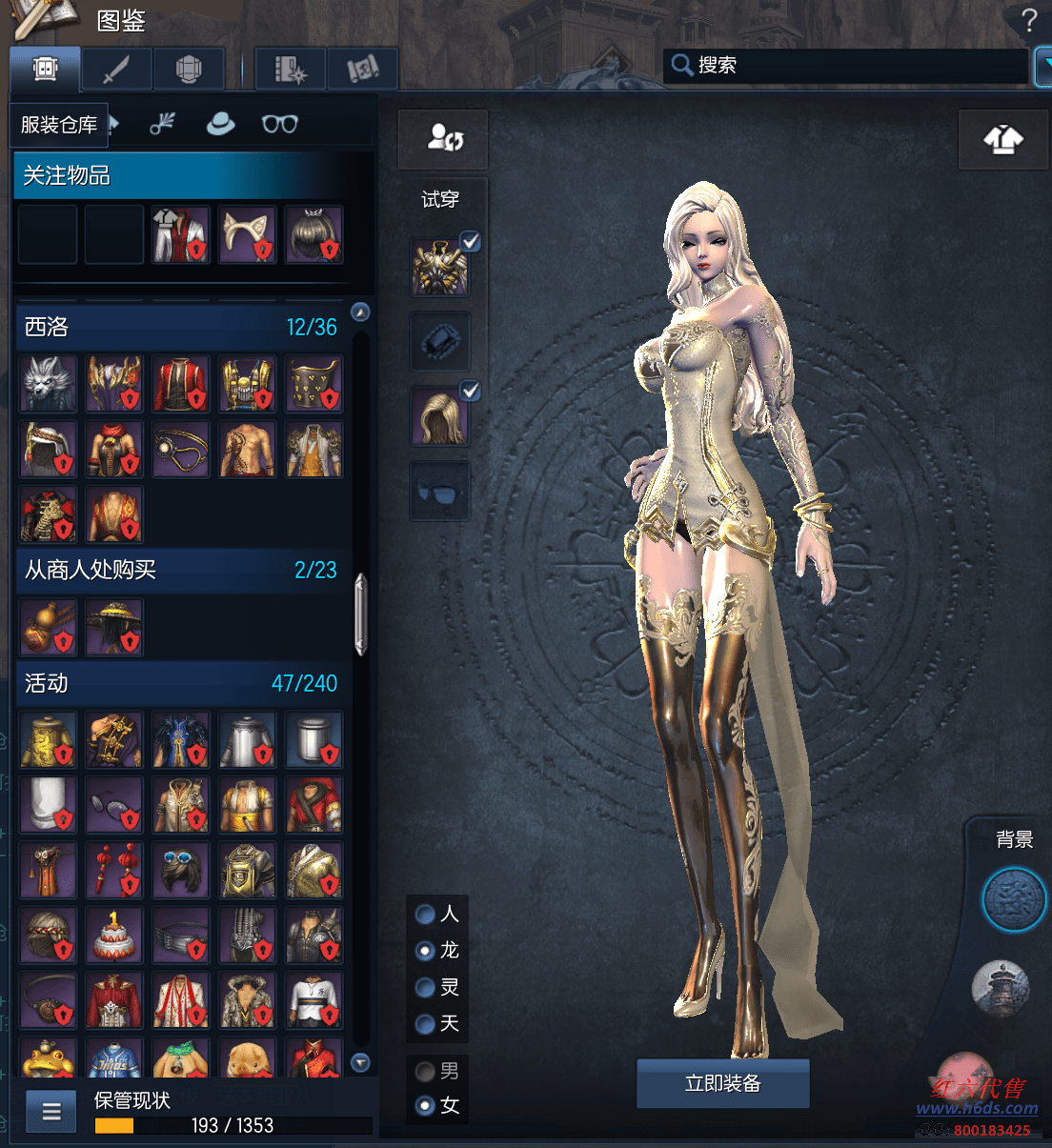Screen dimensions: 1052x1148
Task: Open the costume tab at top left
Action: (x=46, y=69)
